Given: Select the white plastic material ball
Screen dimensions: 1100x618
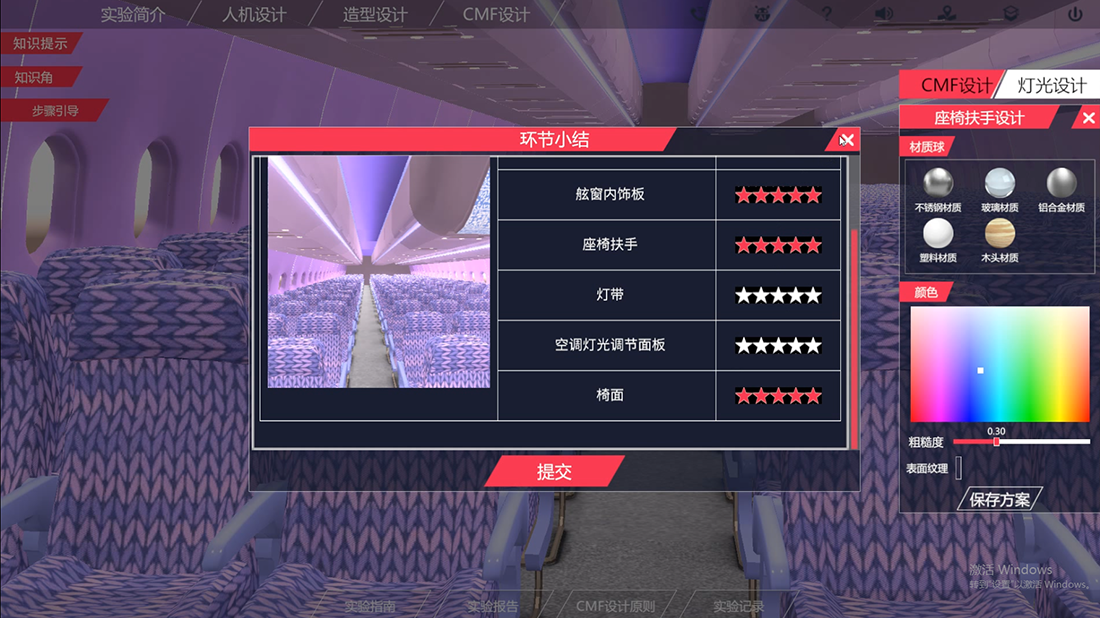Looking at the screenshot, I should point(937,234).
